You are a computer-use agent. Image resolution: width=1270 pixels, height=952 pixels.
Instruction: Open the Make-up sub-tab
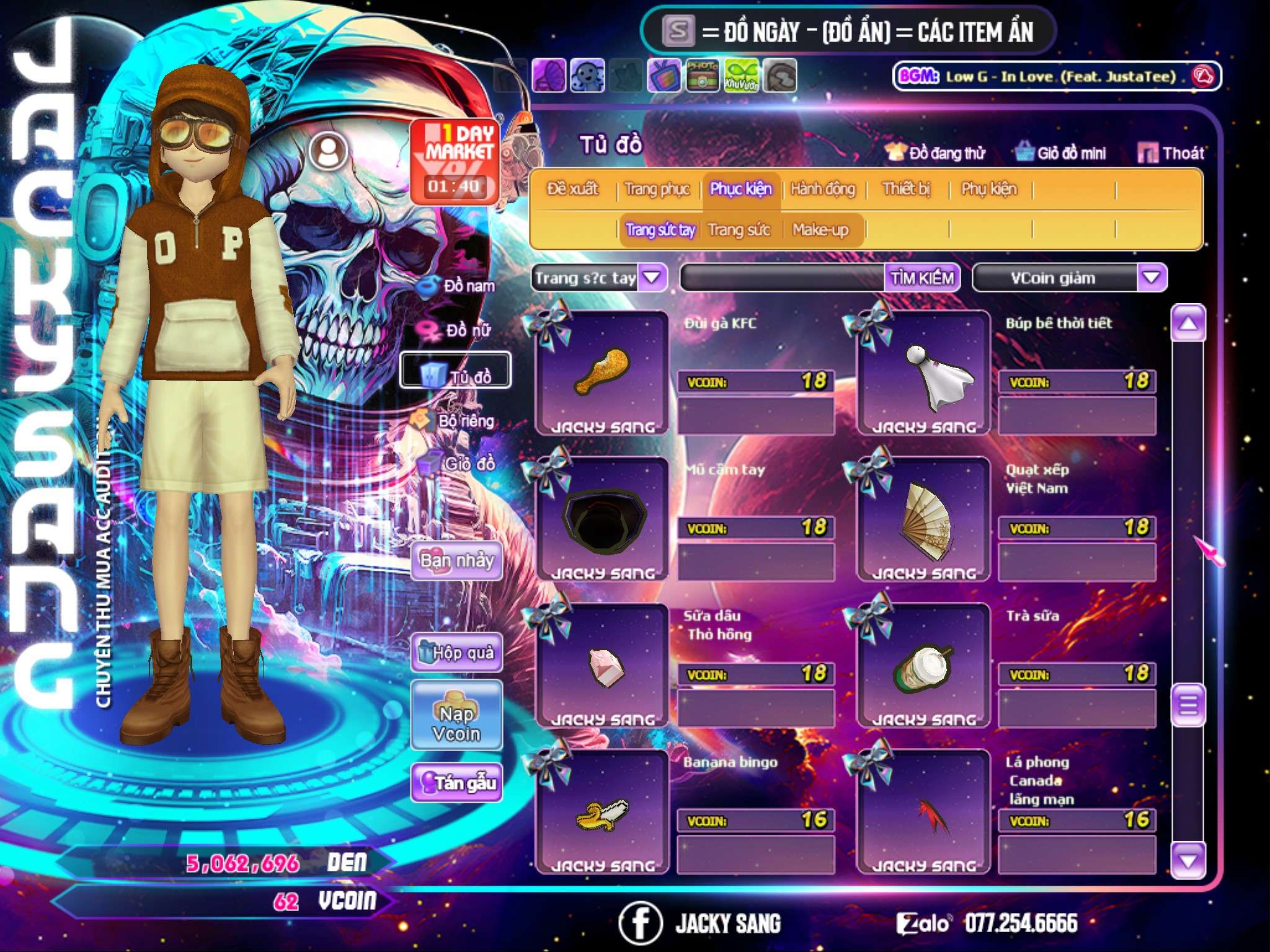(820, 230)
